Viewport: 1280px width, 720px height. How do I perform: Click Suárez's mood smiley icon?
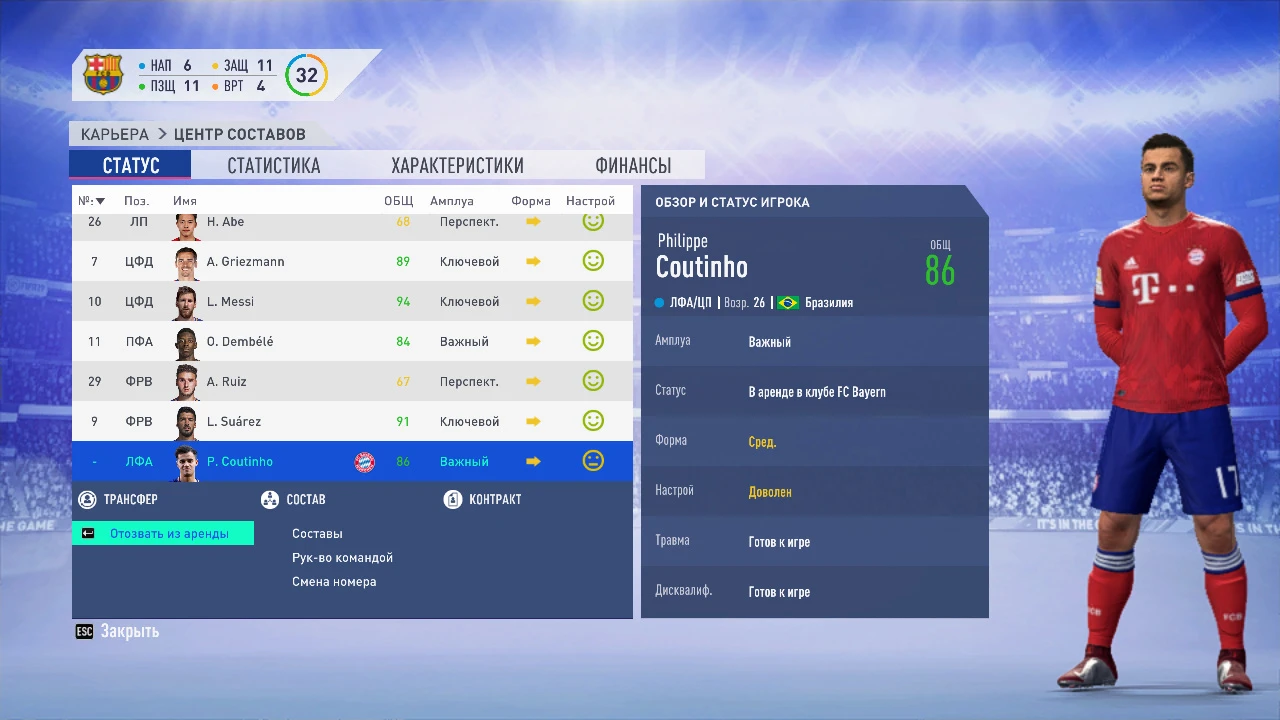tap(593, 420)
